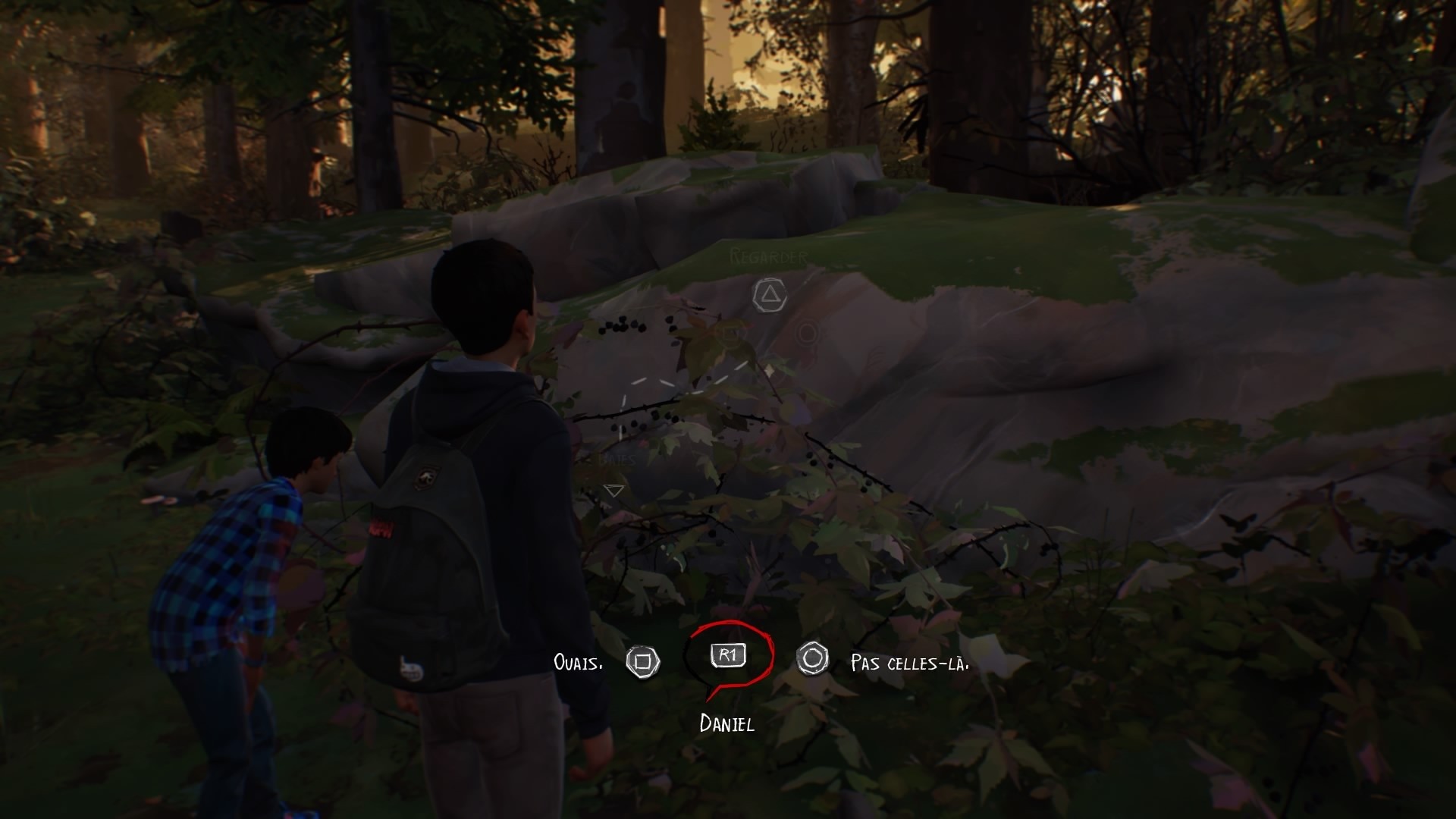Click the Circle button icon beside "Pas celles-là."
The height and width of the screenshot is (819, 1456).
click(814, 660)
